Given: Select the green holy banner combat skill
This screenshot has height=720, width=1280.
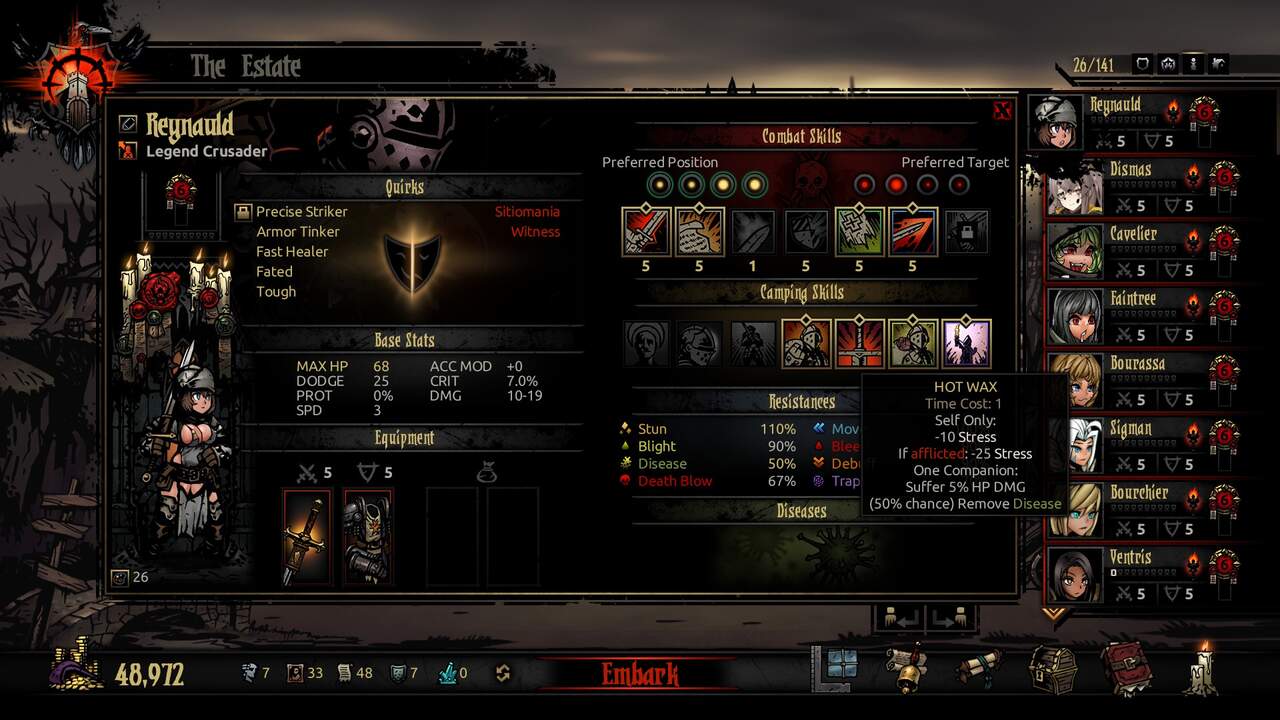Looking at the screenshot, I should 859,232.
